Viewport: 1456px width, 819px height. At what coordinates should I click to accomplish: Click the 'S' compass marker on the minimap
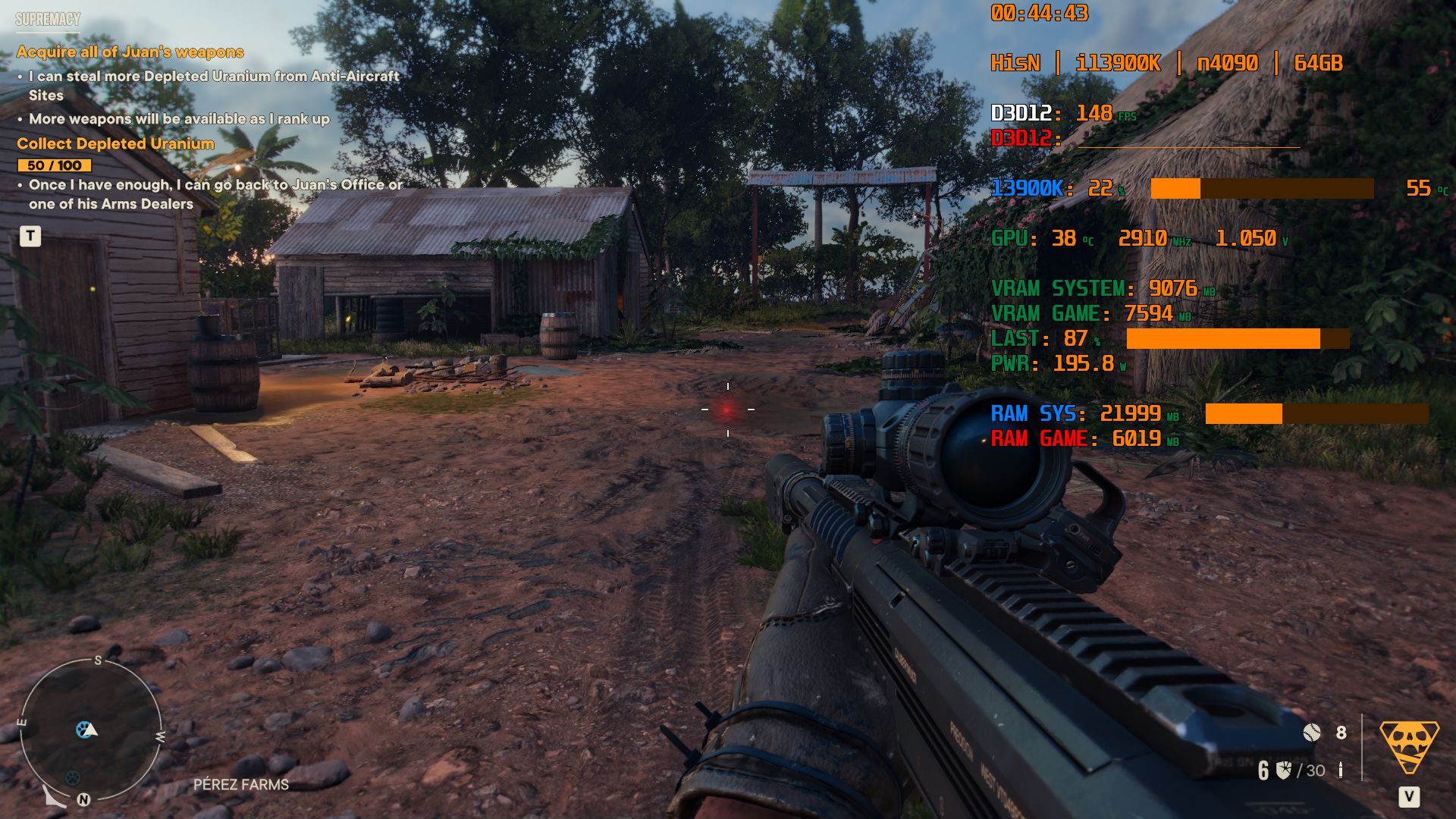point(97,661)
